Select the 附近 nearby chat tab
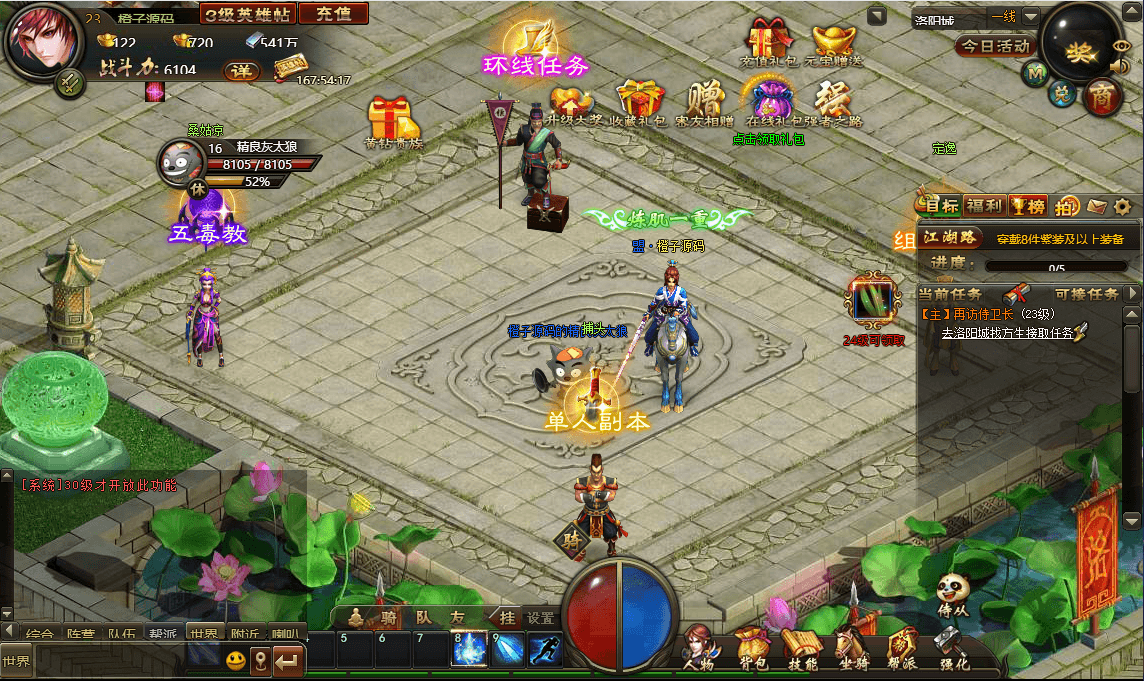1144x681 pixels. point(244,633)
